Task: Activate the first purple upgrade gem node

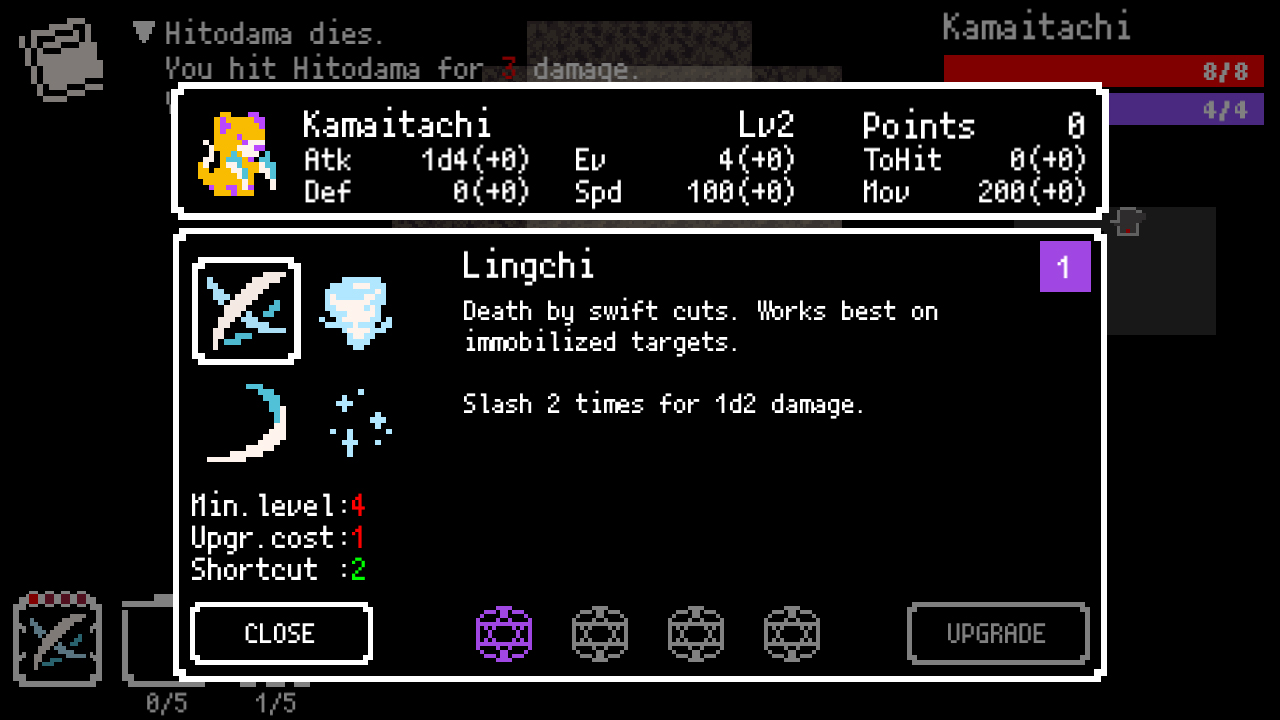Action: tap(504, 633)
